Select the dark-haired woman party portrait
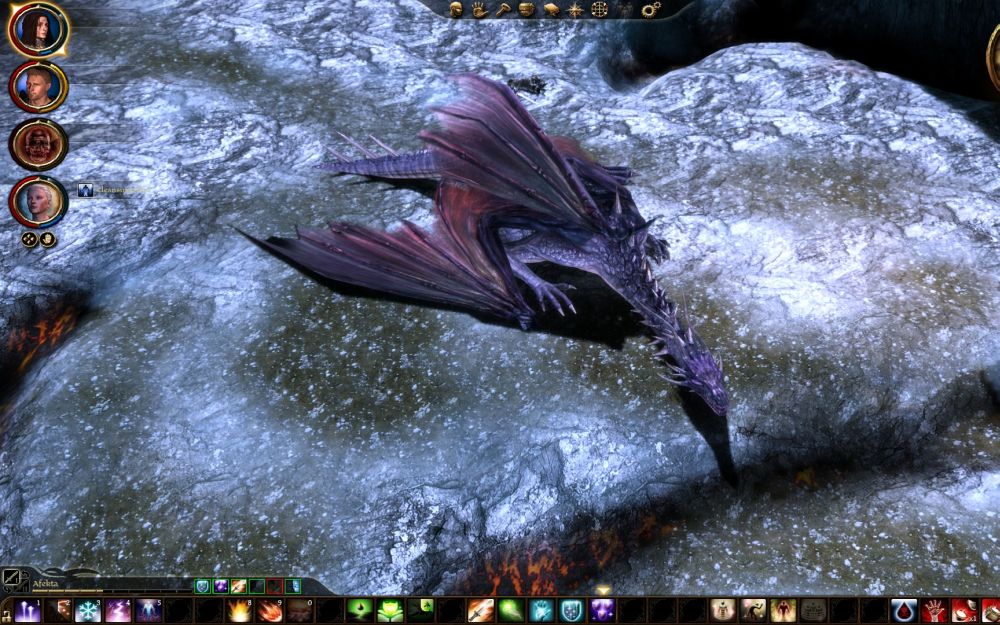Screen dimensions: 1000x625 click(x=38, y=29)
